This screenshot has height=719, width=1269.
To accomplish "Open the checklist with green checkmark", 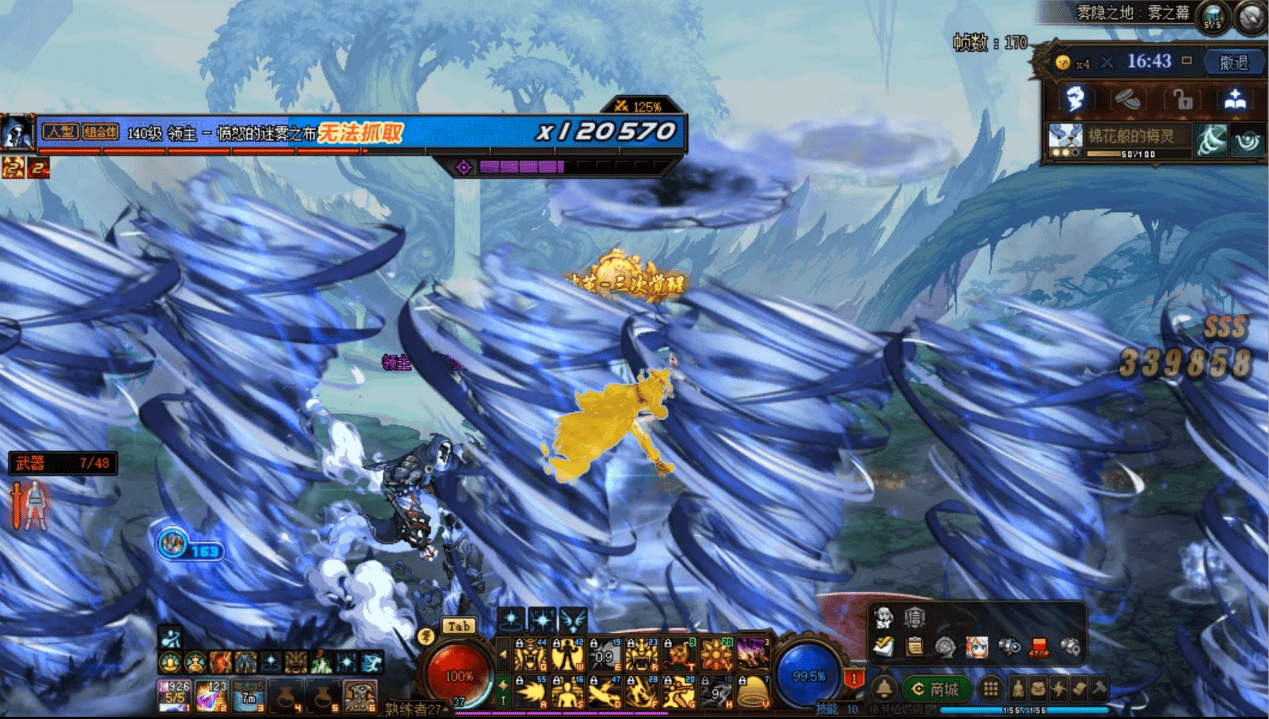I will pyautogui.click(x=882, y=646).
